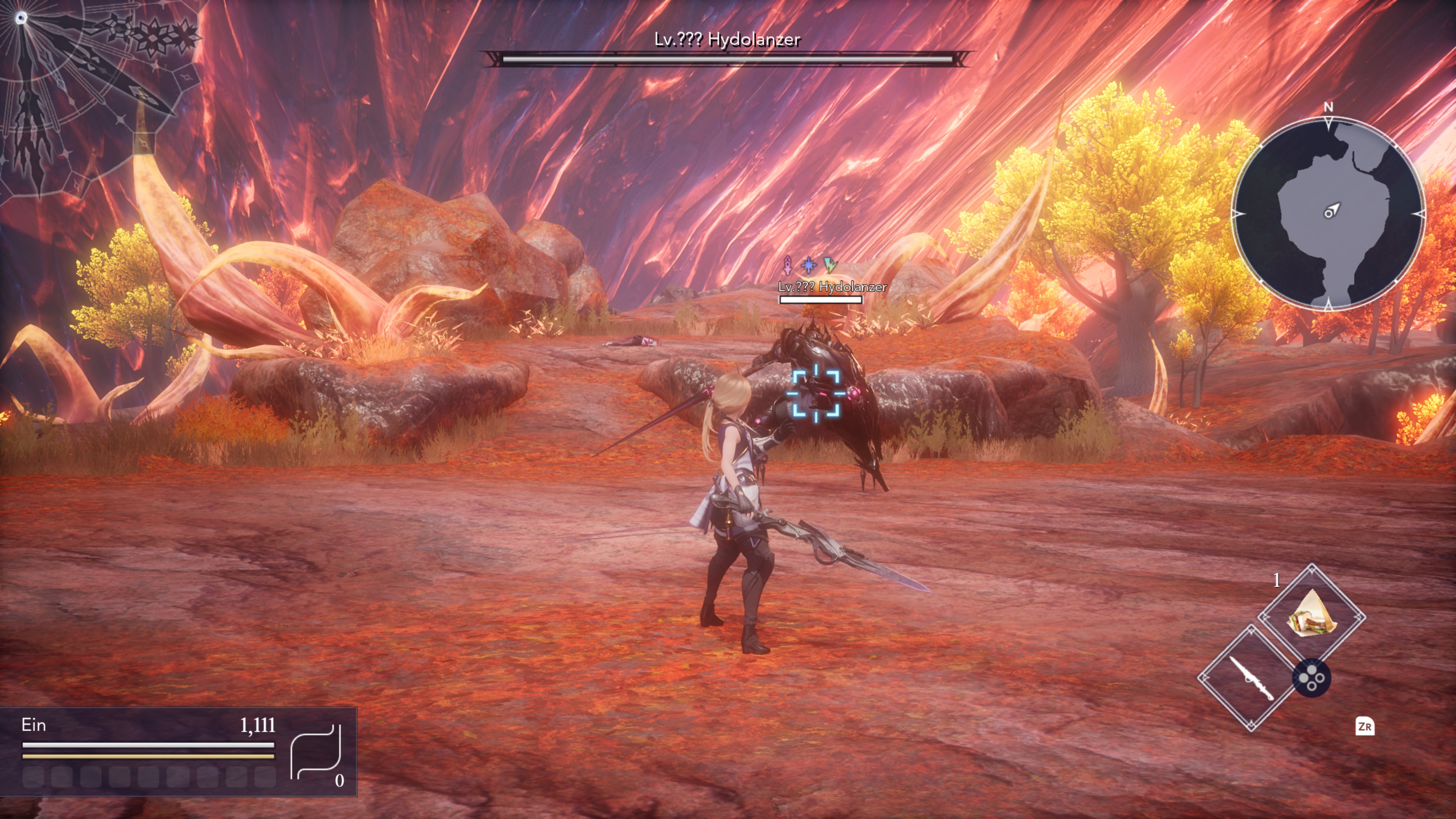Choose the dagger weapon slot

point(1251,678)
